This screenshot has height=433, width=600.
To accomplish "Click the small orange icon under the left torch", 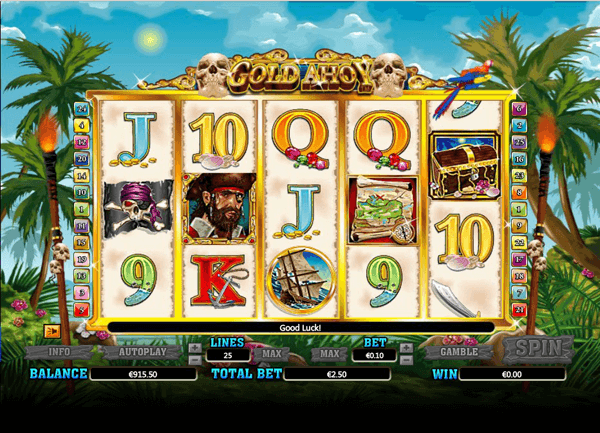I will (x=52, y=329).
